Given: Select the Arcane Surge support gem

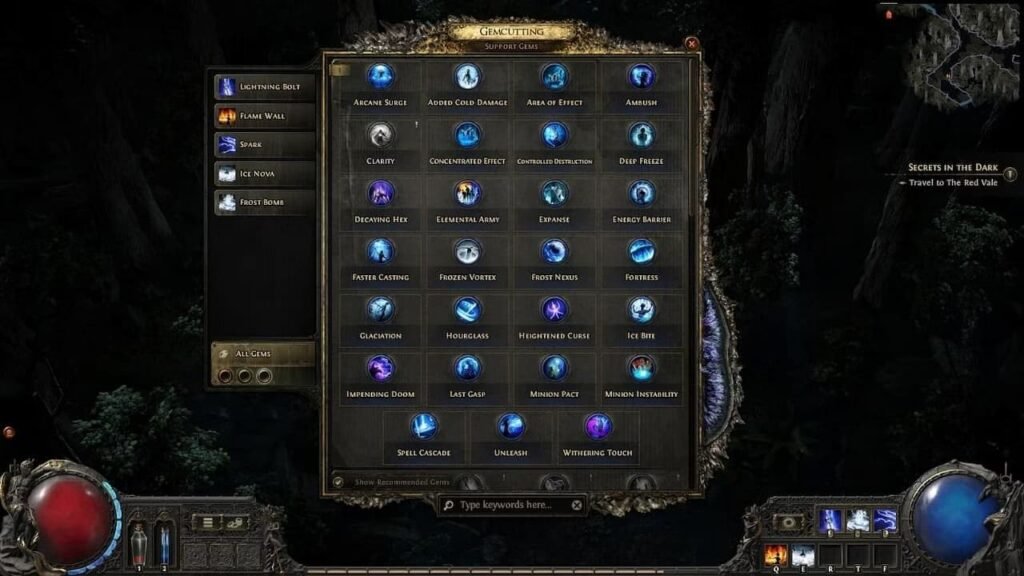Looking at the screenshot, I should click(x=380, y=78).
